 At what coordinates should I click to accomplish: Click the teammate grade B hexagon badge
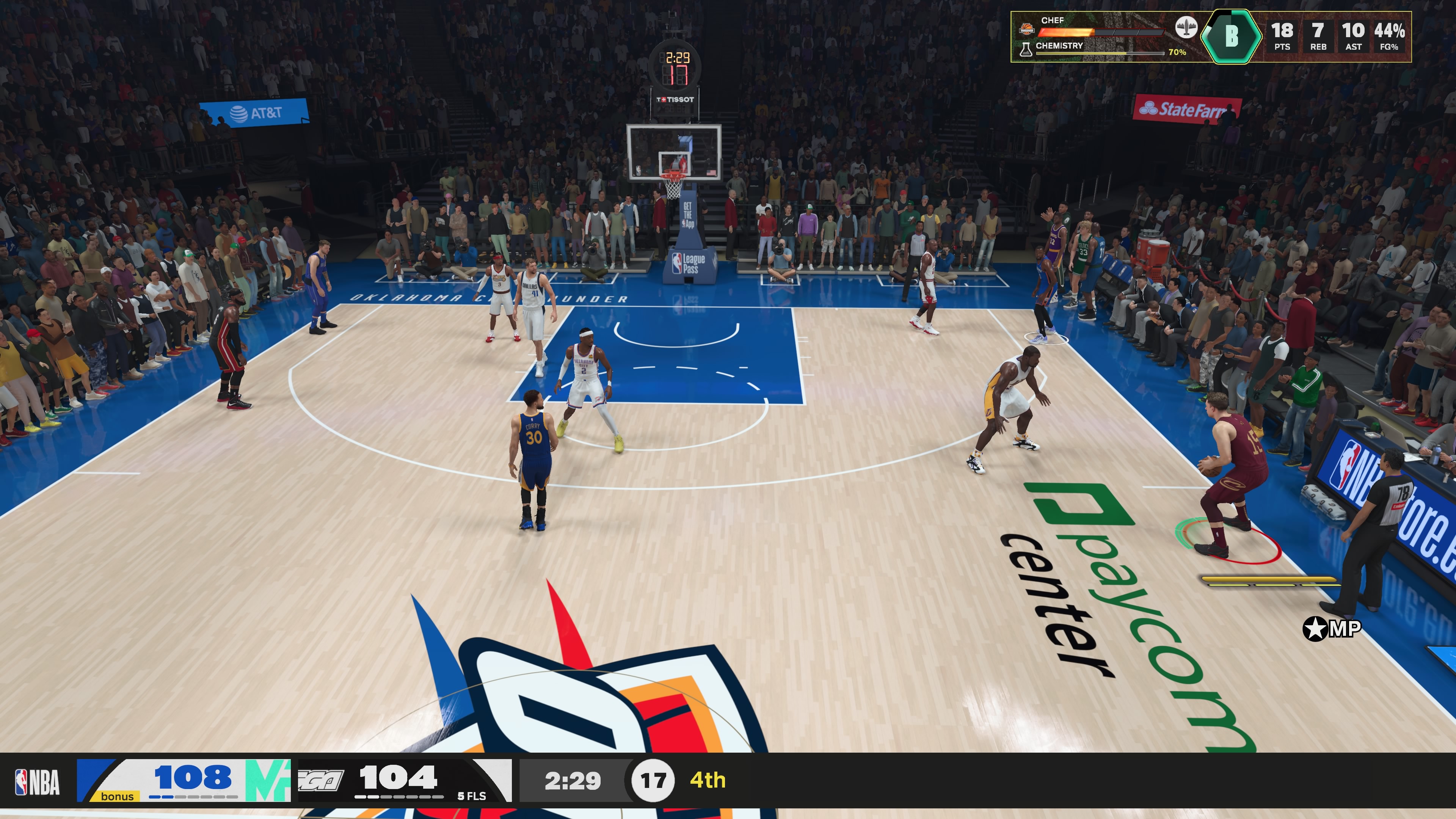pos(1231,36)
